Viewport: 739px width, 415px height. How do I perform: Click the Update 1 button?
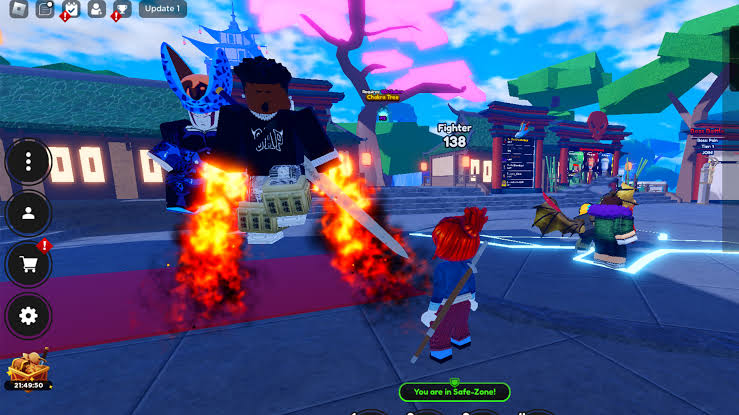[x=161, y=9]
